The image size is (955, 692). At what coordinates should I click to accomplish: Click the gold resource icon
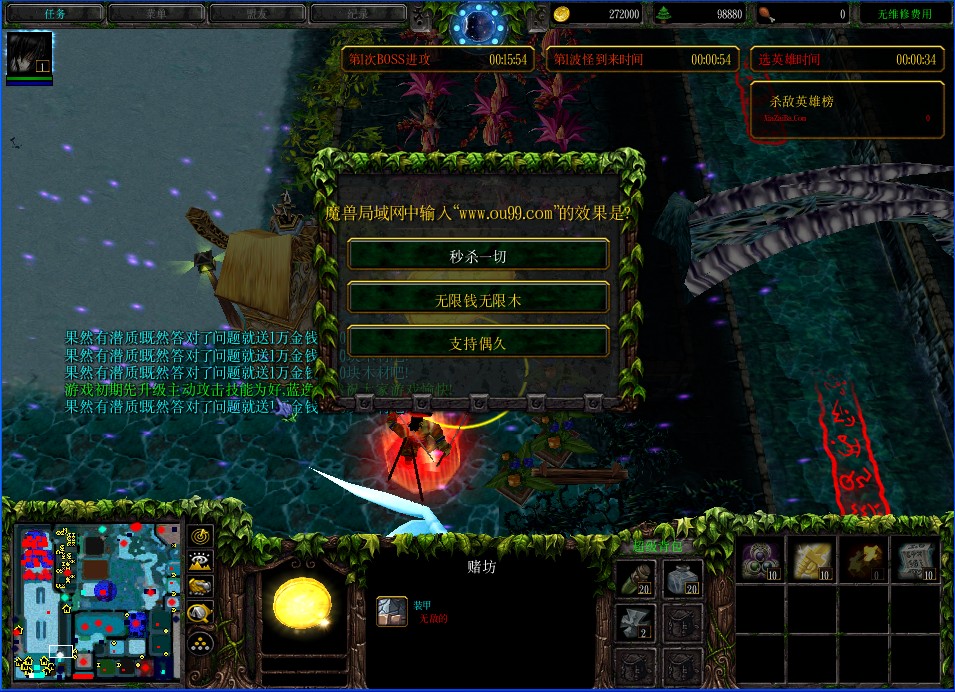563,14
